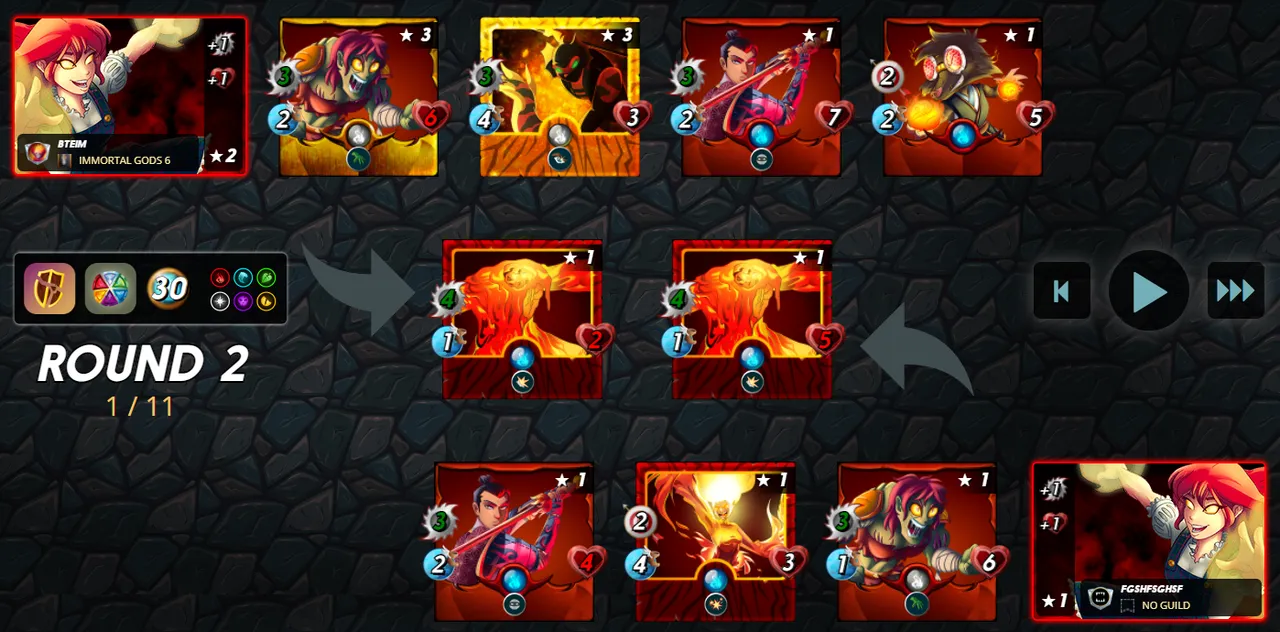Click the multicolor gem ruleset icon
Image resolution: width=1280 pixels, height=632 pixels.
[x=110, y=289]
